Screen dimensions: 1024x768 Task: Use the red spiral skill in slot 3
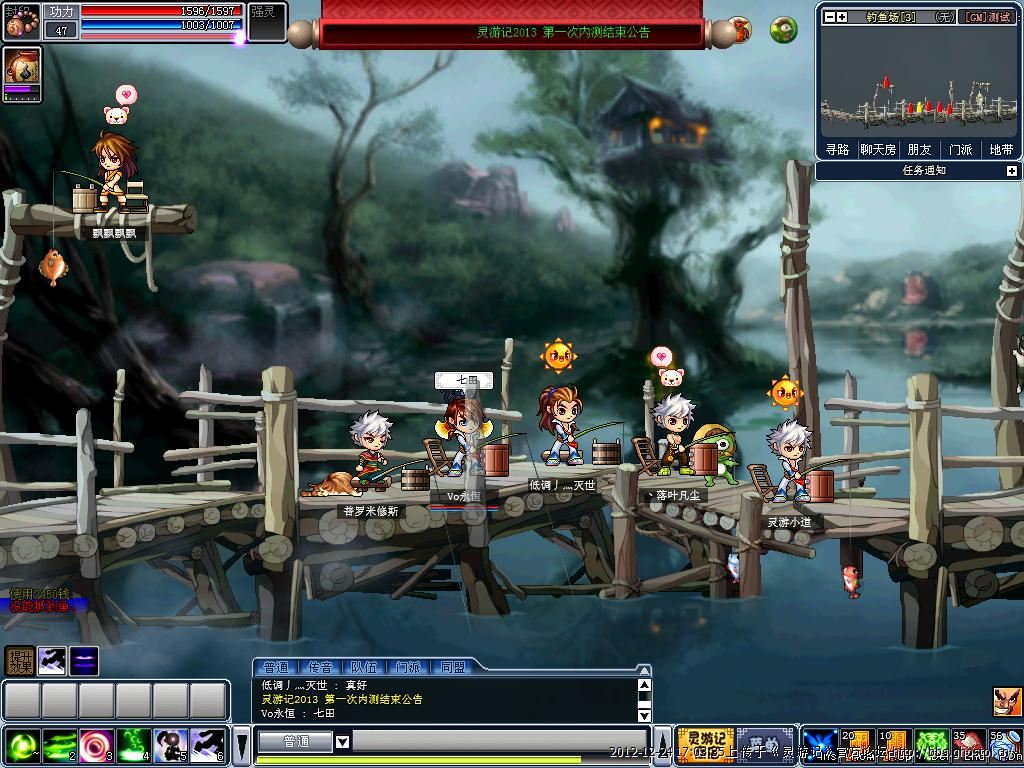97,746
